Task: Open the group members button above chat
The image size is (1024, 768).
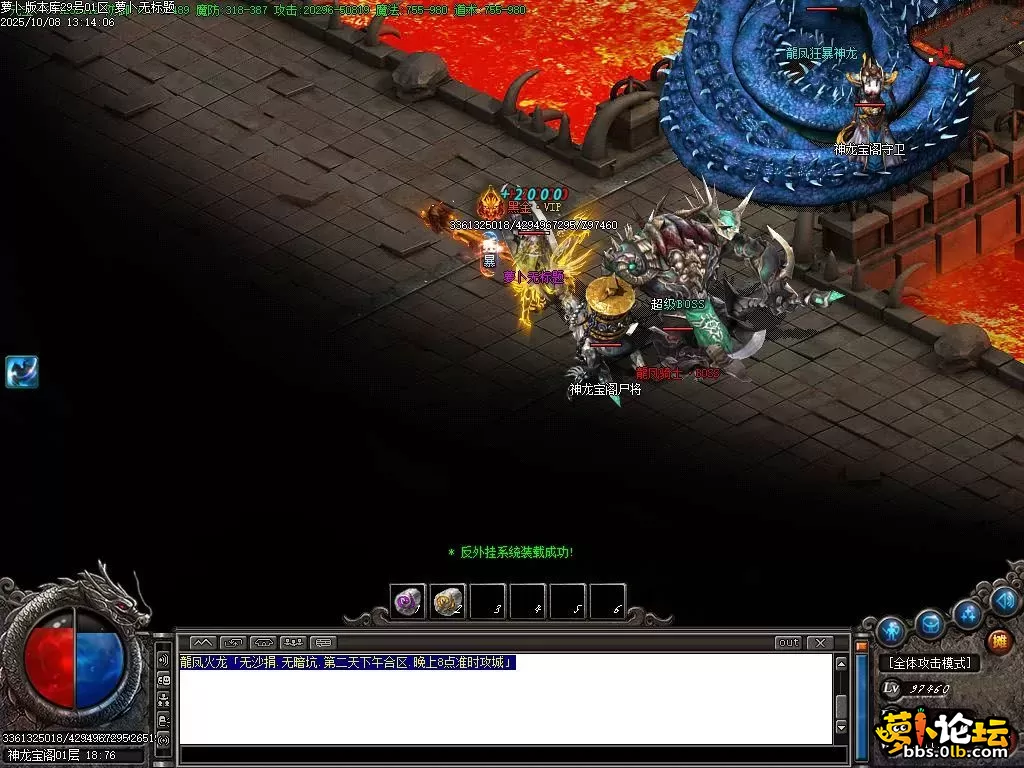Action: pos(294,642)
